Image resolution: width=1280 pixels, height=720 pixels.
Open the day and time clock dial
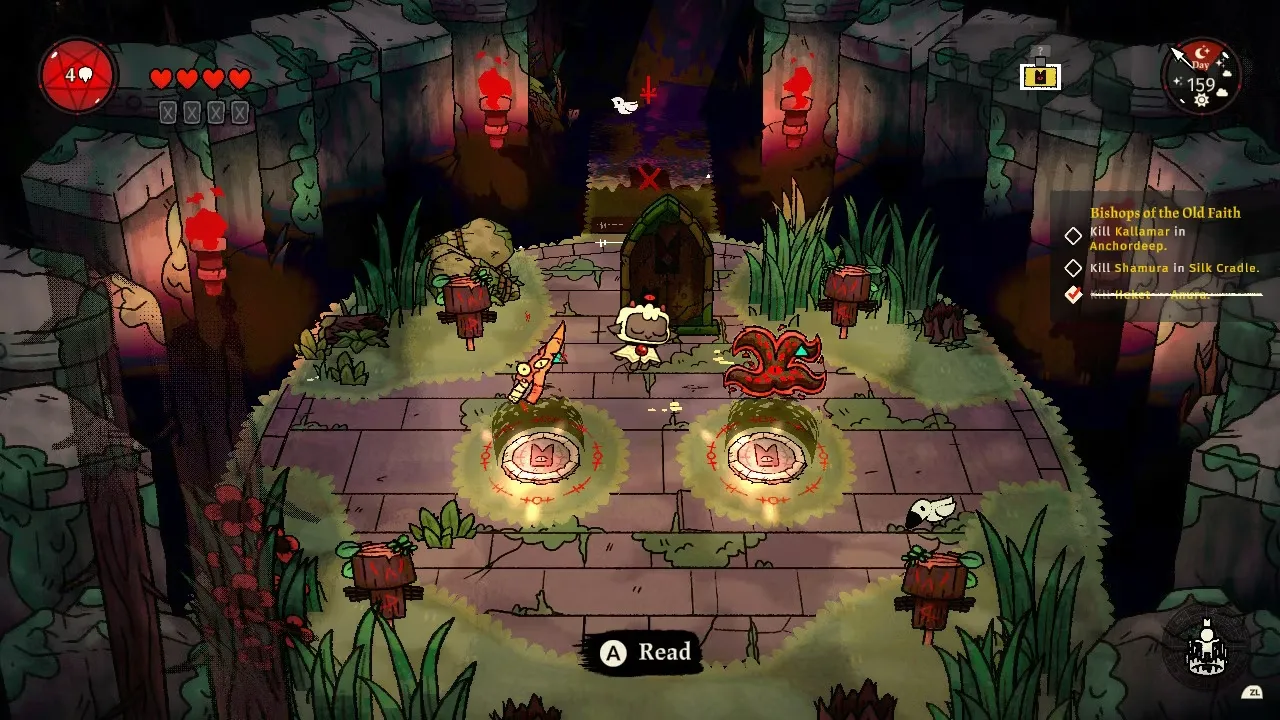1201,77
